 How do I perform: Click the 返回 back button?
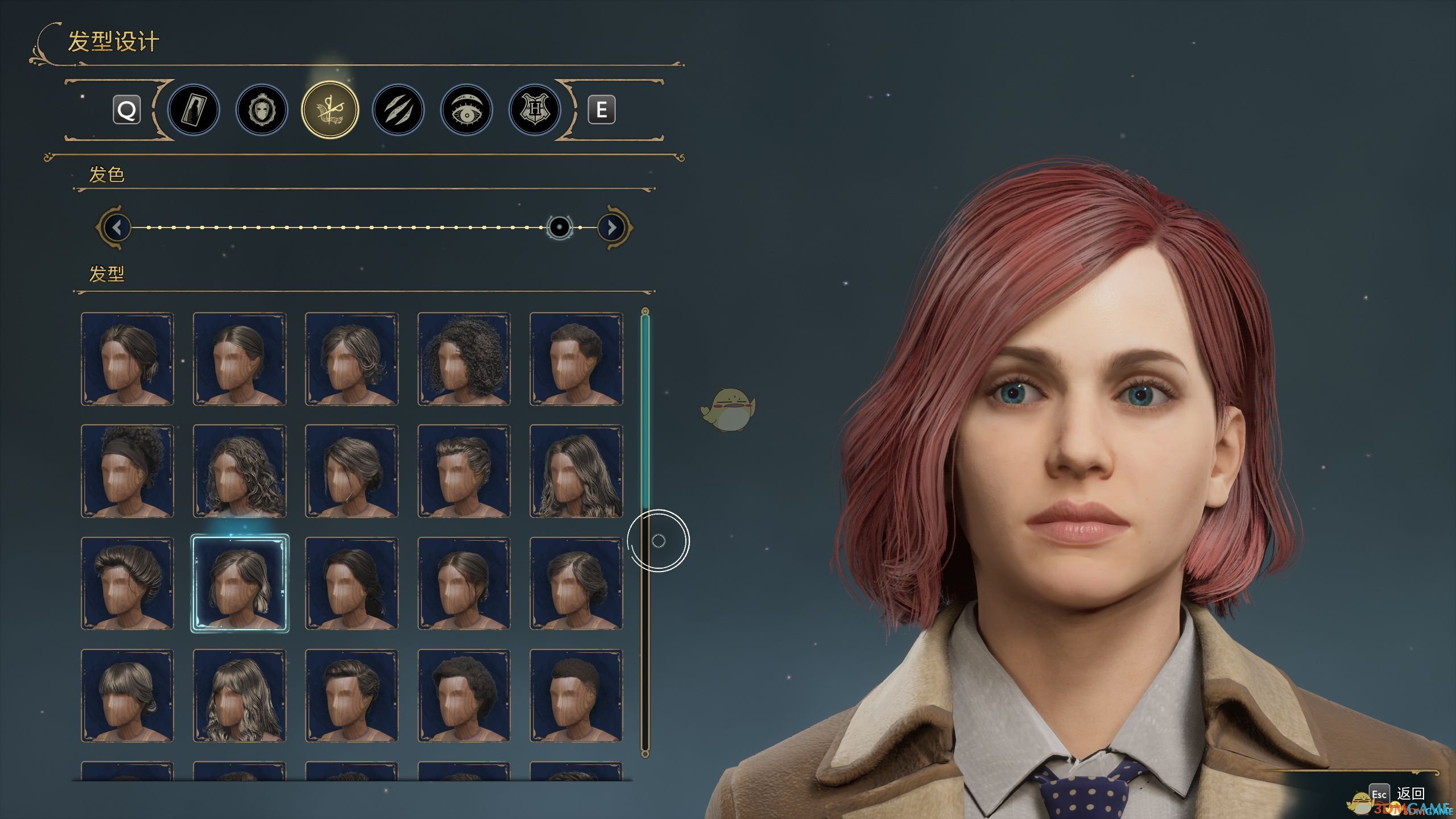[1410, 793]
